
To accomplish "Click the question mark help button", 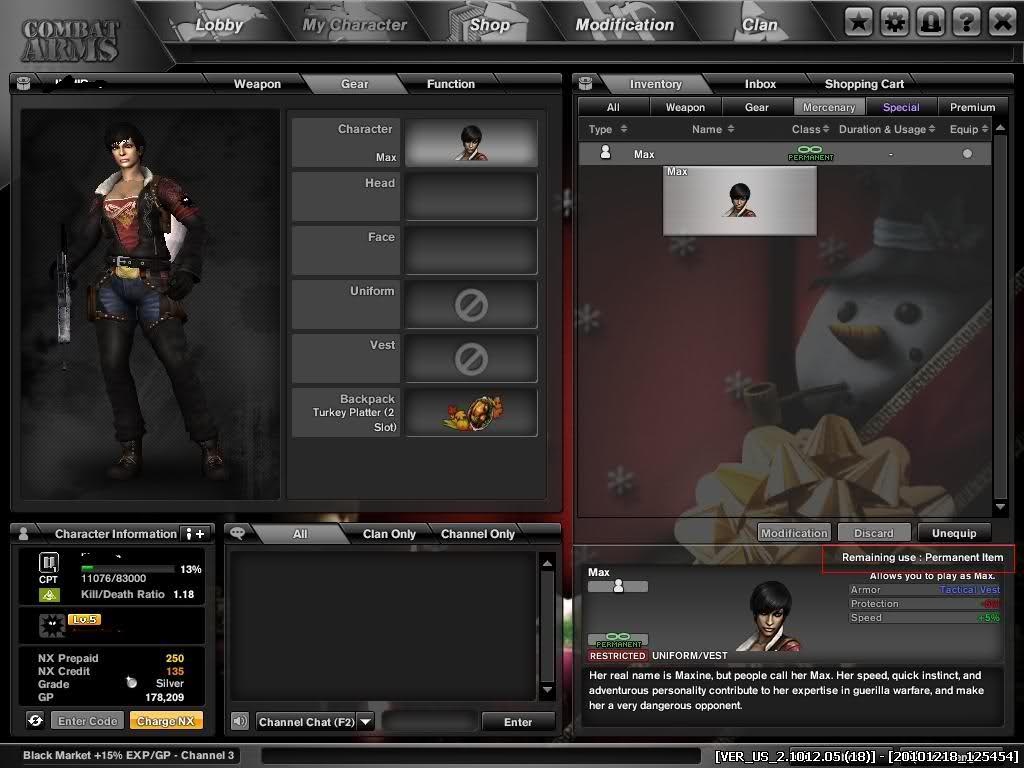I will click(x=966, y=21).
